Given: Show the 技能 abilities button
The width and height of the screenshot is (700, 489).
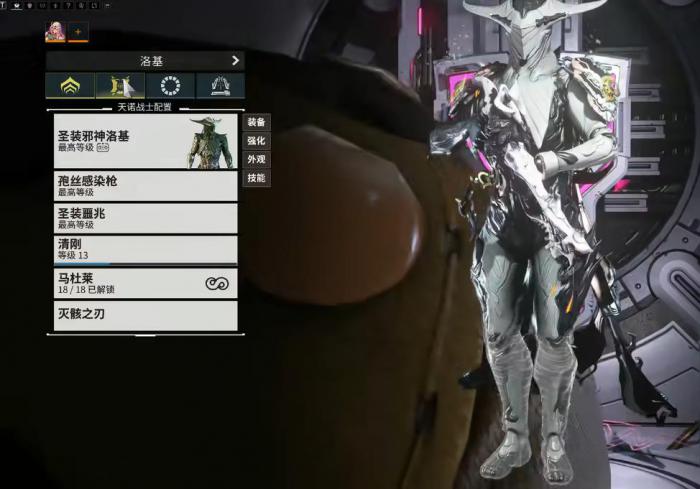Looking at the screenshot, I should [x=256, y=178].
